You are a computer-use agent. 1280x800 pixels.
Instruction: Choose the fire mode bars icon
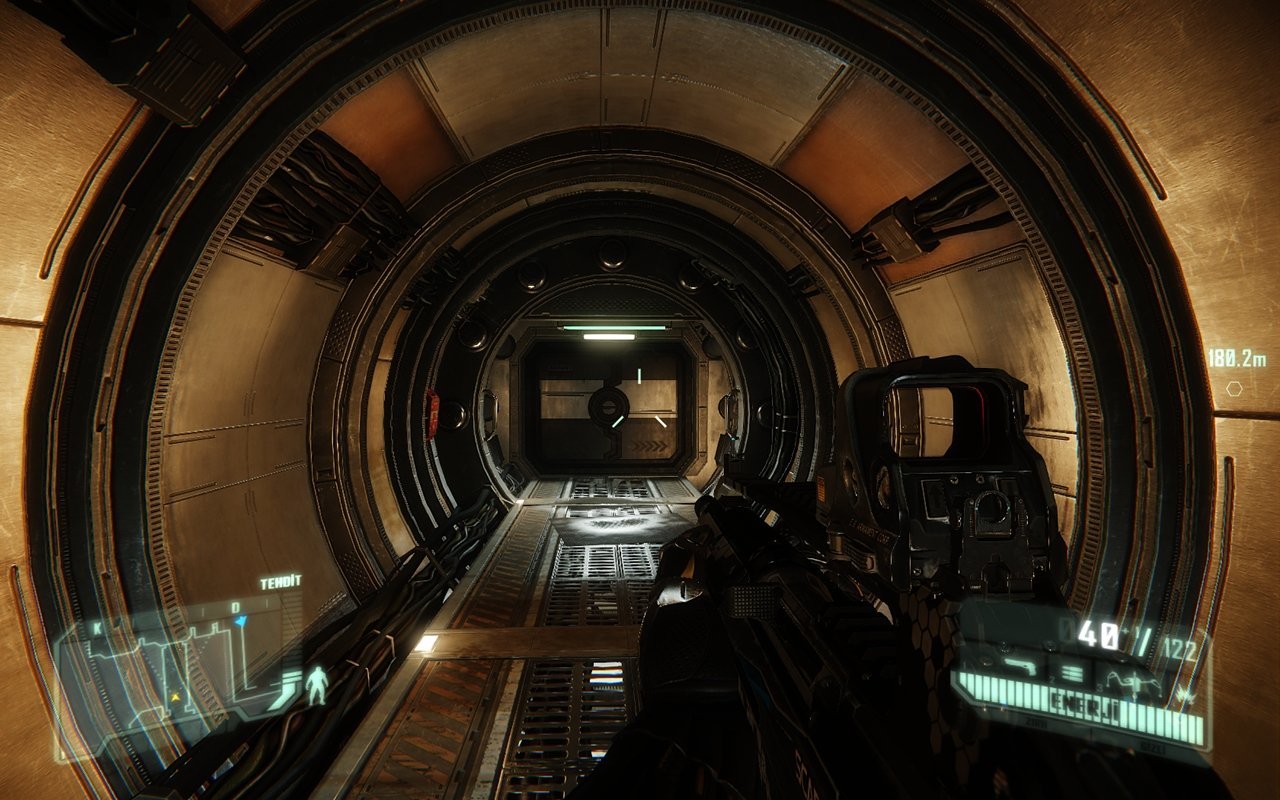(1072, 671)
